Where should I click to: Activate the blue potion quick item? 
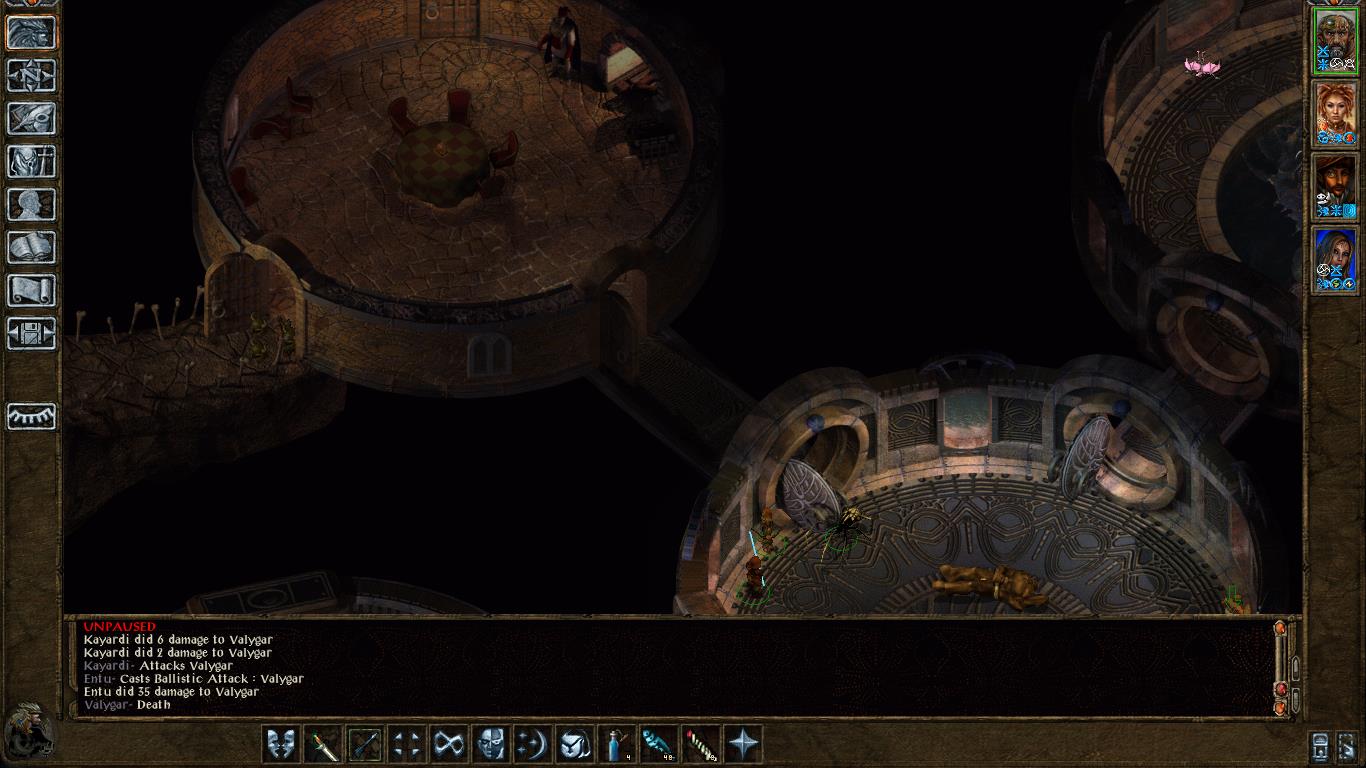(617, 744)
